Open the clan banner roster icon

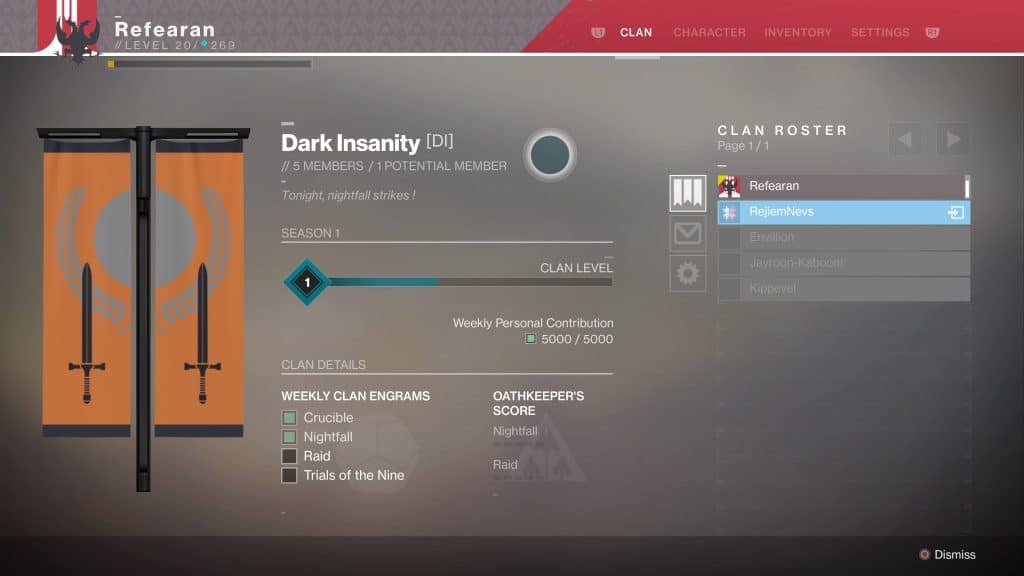pyautogui.click(x=688, y=193)
